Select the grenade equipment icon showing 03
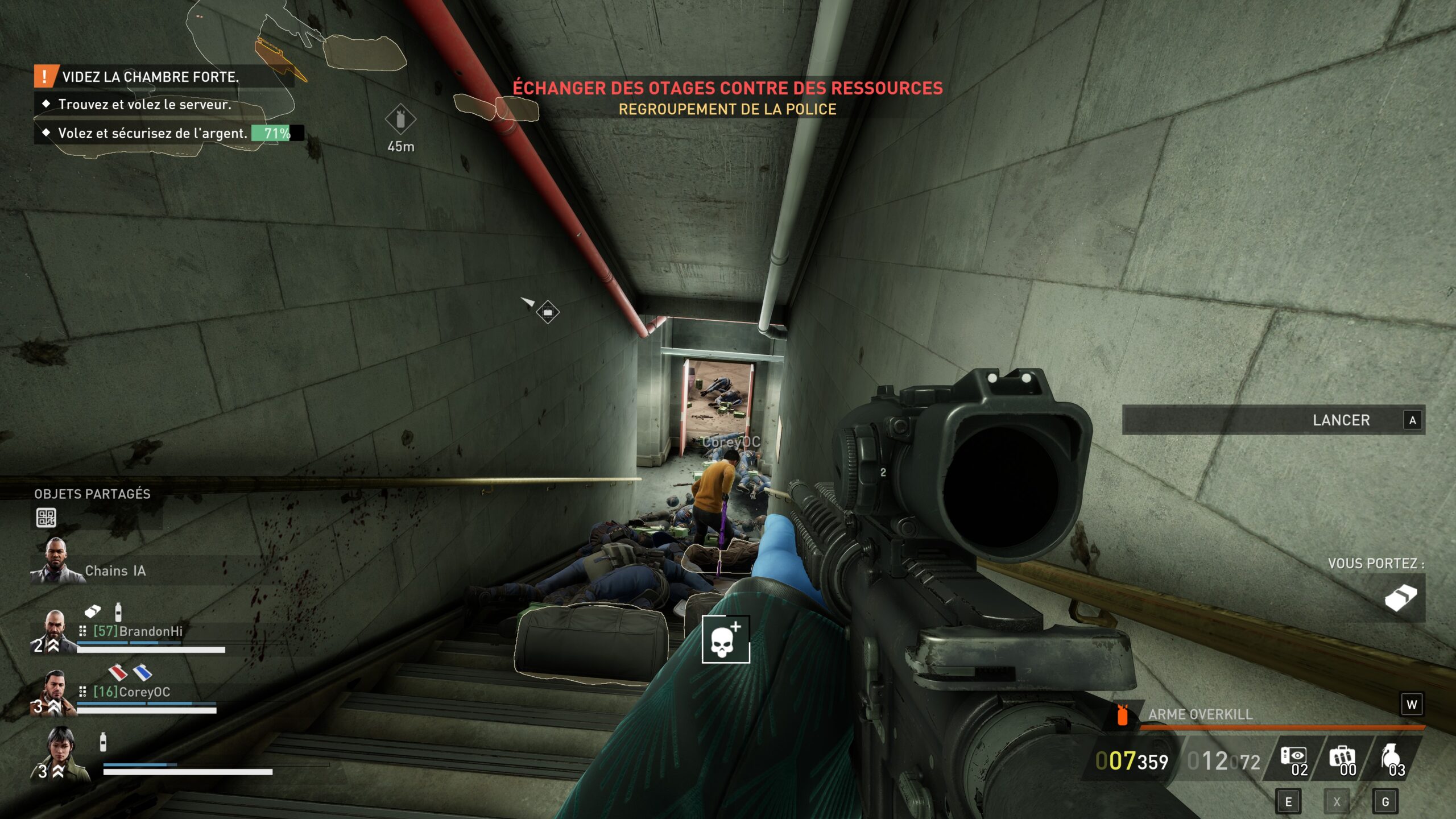 click(1392, 755)
